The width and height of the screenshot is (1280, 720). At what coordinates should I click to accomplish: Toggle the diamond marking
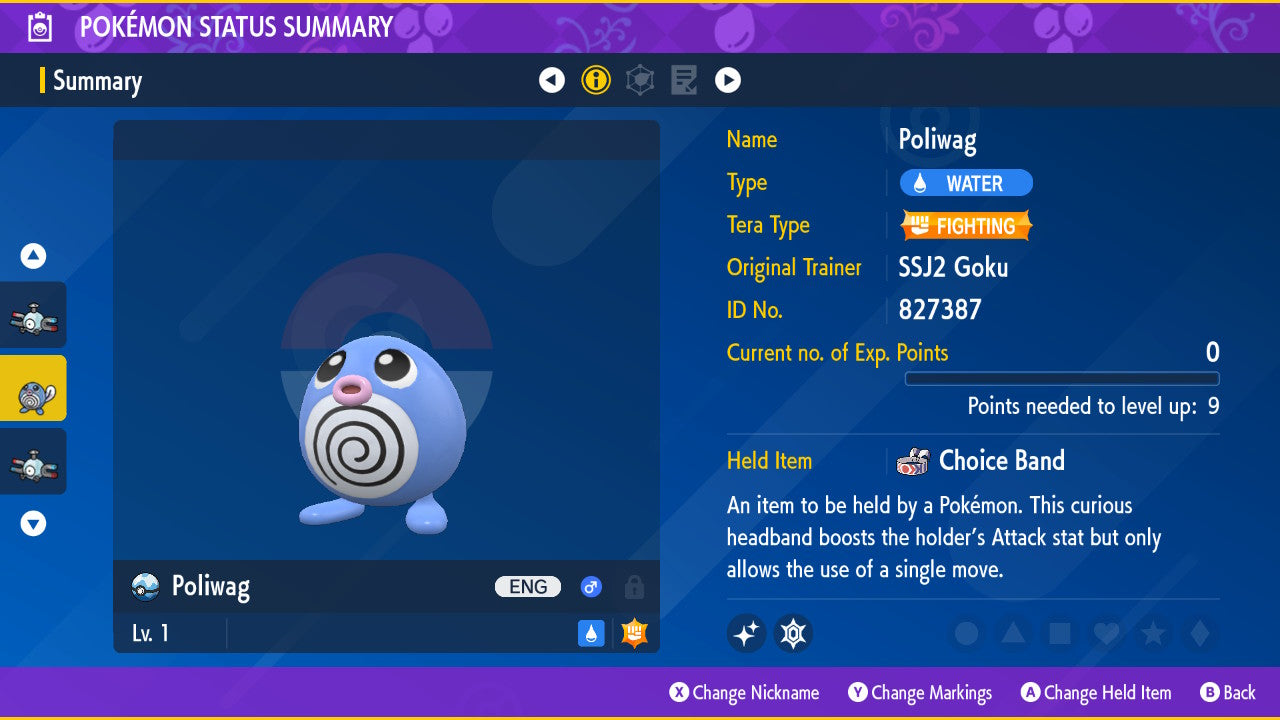1198,633
